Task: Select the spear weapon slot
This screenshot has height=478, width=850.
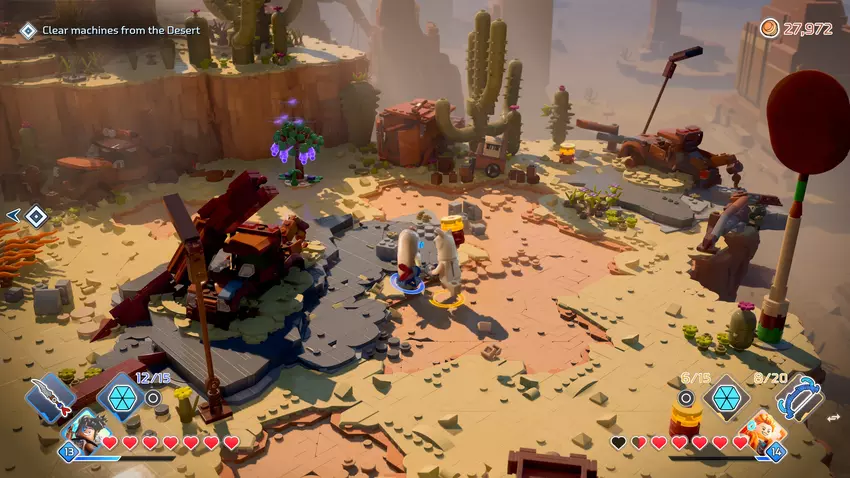Action: pyautogui.click(x=51, y=397)
